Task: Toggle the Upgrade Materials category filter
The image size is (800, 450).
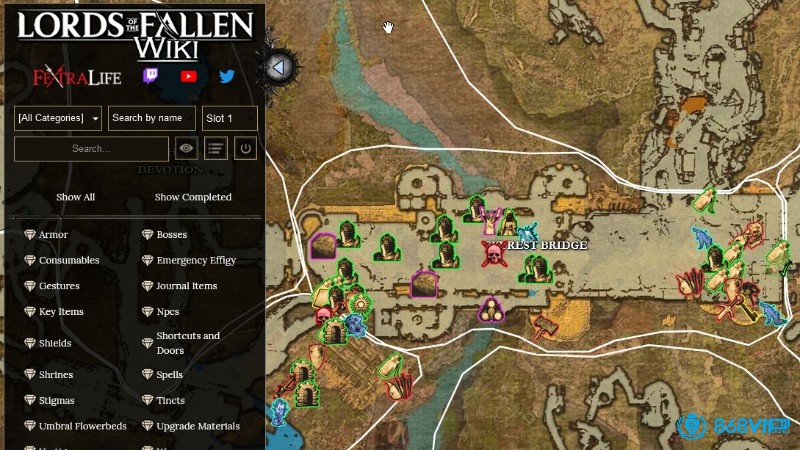Action: click(197, 426)
